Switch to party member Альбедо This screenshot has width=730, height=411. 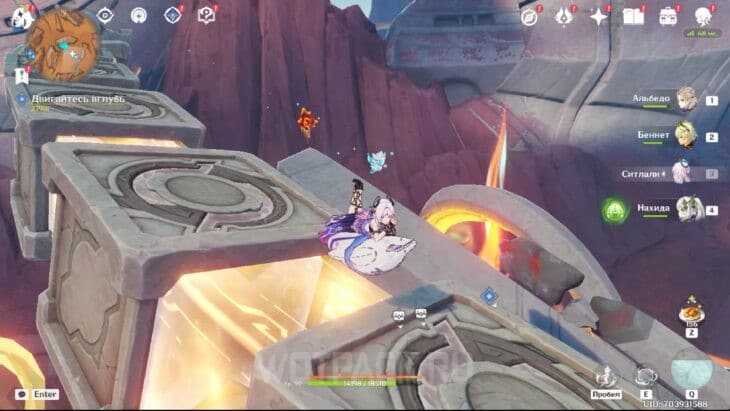click(x=685, y=99)
